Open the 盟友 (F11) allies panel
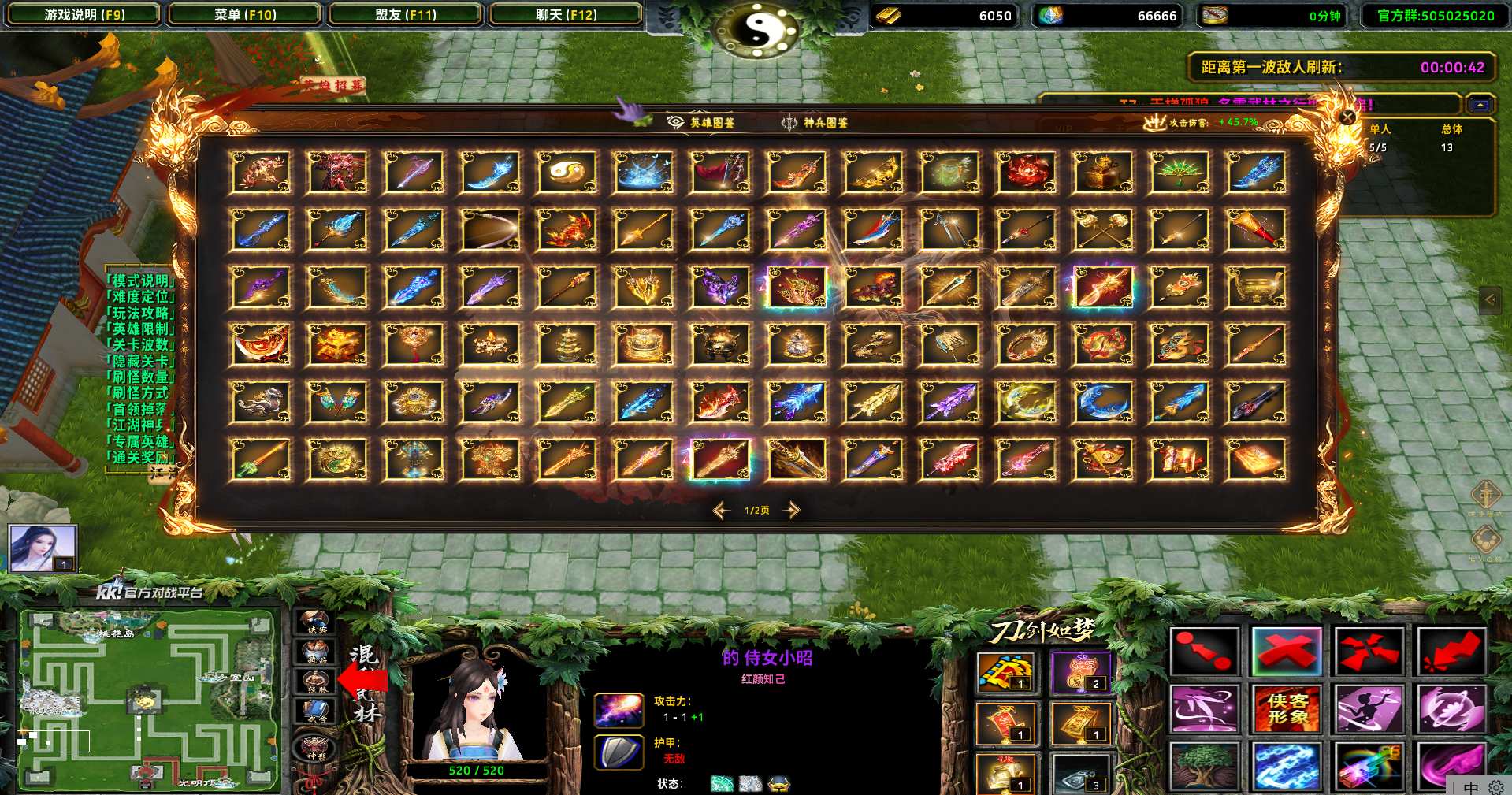This screenshot has height=795, width=1512. [x=406, y=15]
